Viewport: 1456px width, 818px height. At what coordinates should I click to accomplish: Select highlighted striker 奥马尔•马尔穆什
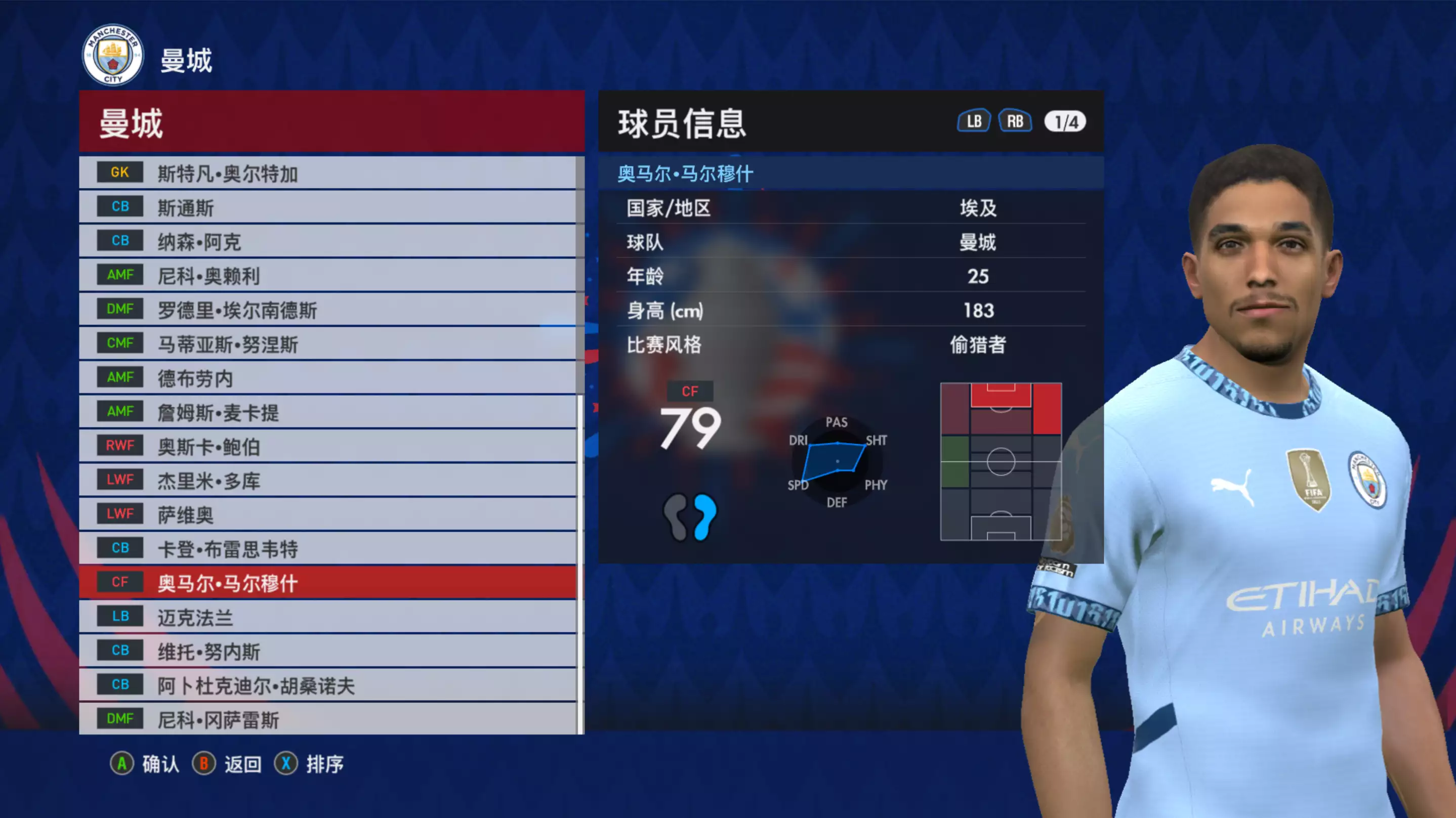click(328, 582)
